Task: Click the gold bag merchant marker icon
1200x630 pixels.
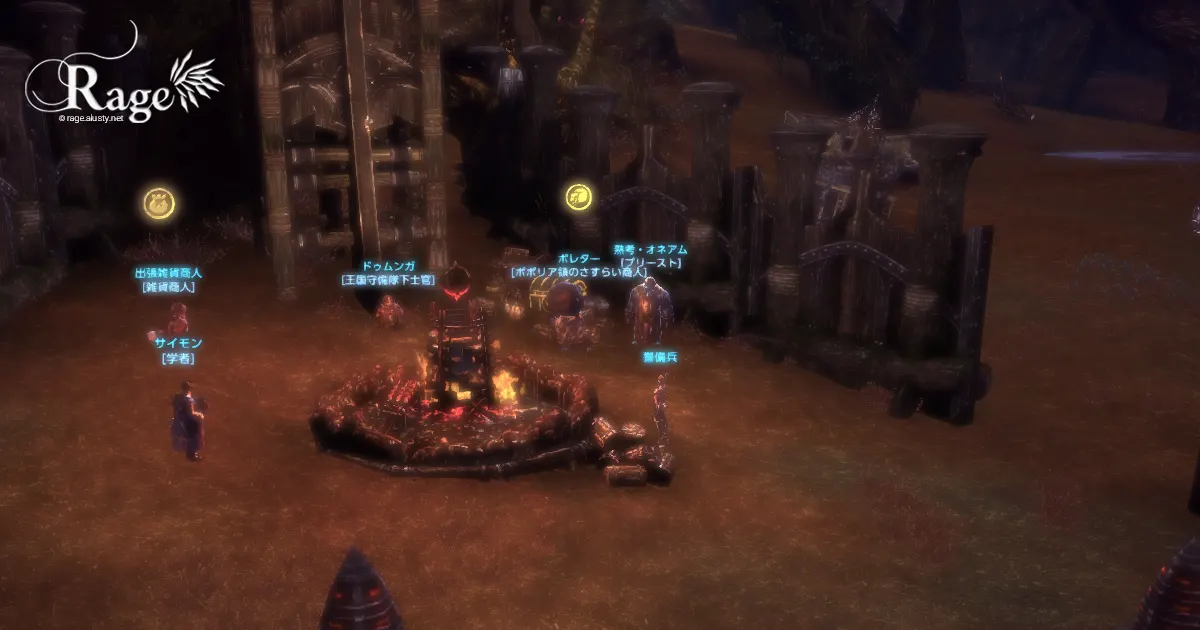Action: (x=160, y=204)
